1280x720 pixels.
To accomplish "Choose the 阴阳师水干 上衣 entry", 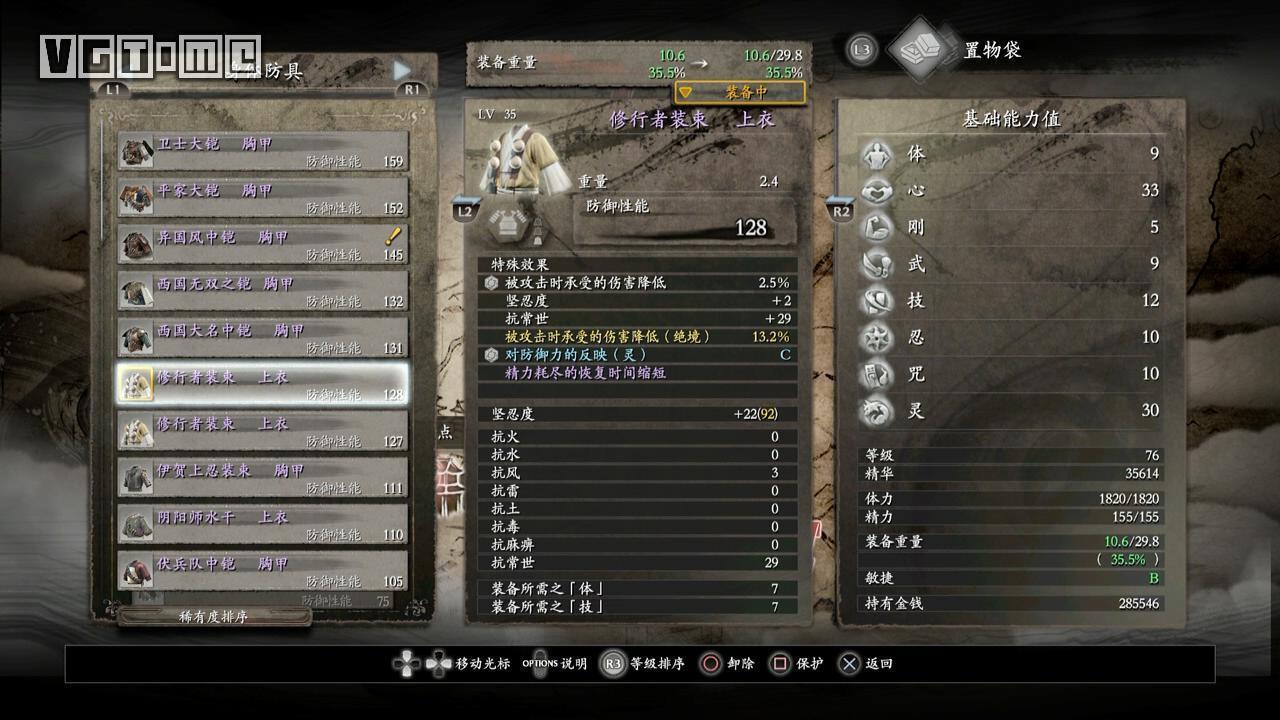I will point(262,524).
